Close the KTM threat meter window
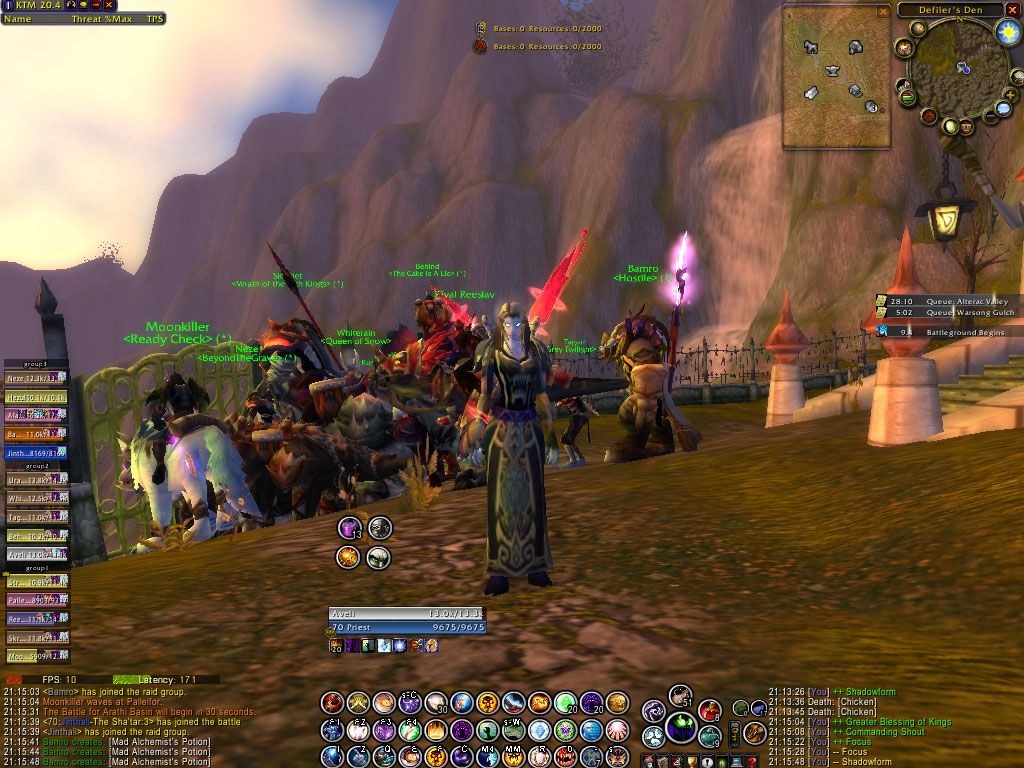The height and width of the screenshot is (768, 1024). click(x=109, y=5)
